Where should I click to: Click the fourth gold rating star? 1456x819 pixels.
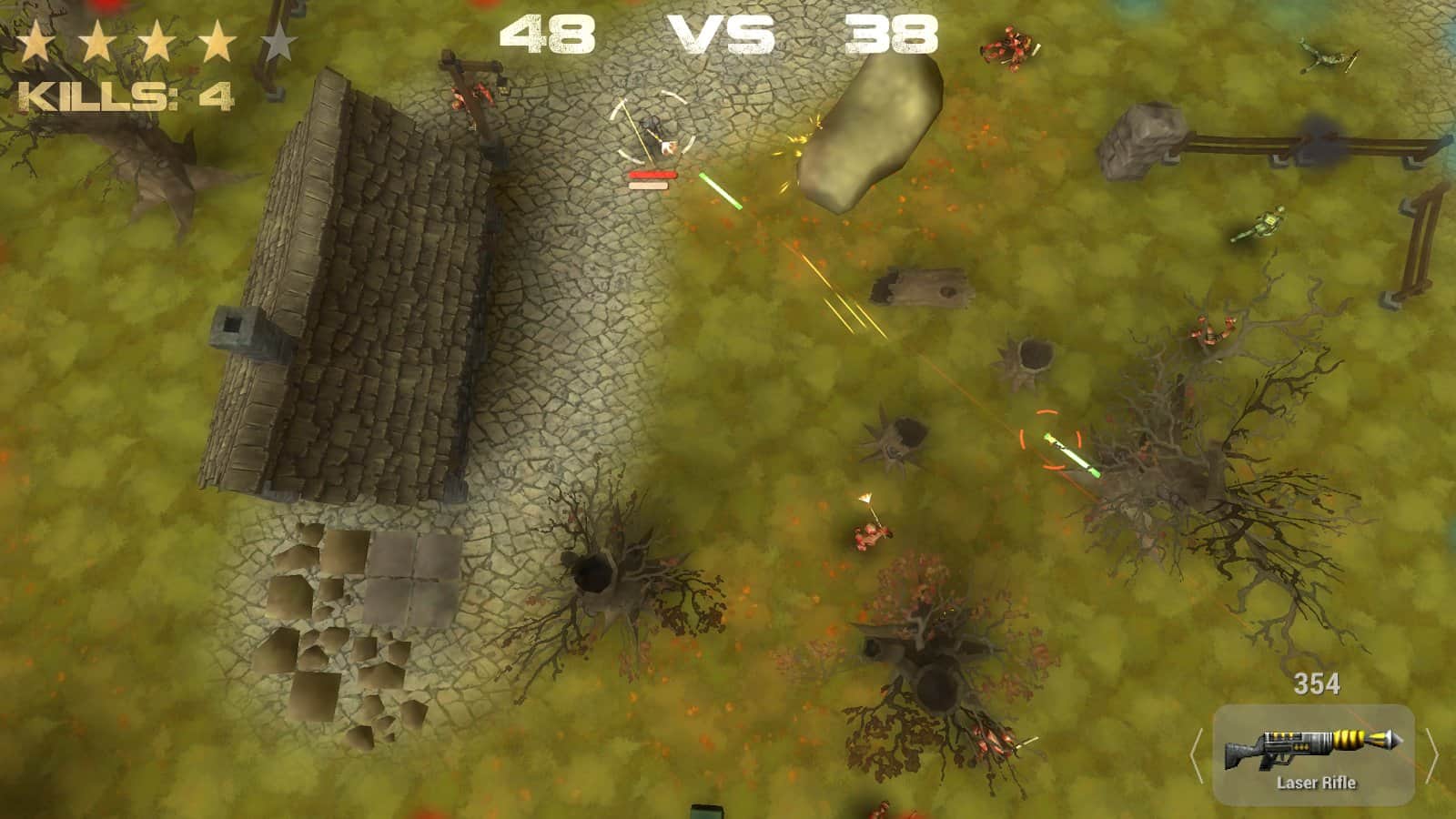click(x=219, y=40)
